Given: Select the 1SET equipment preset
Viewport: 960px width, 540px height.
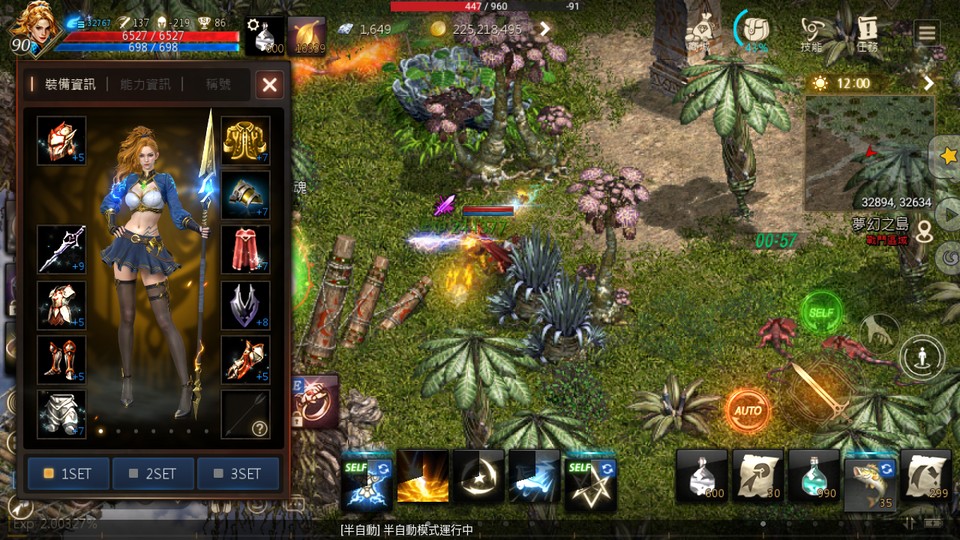Looking at the screenshot, I should tap(68, 473).
